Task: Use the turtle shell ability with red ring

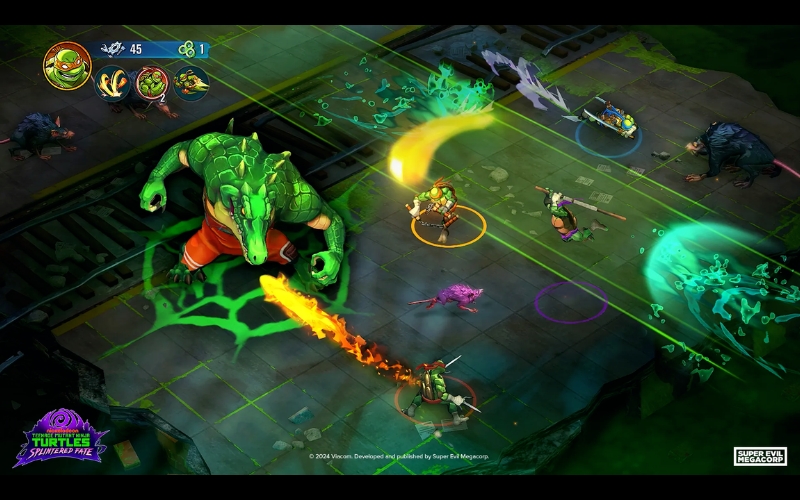Action: click(152, 84)
